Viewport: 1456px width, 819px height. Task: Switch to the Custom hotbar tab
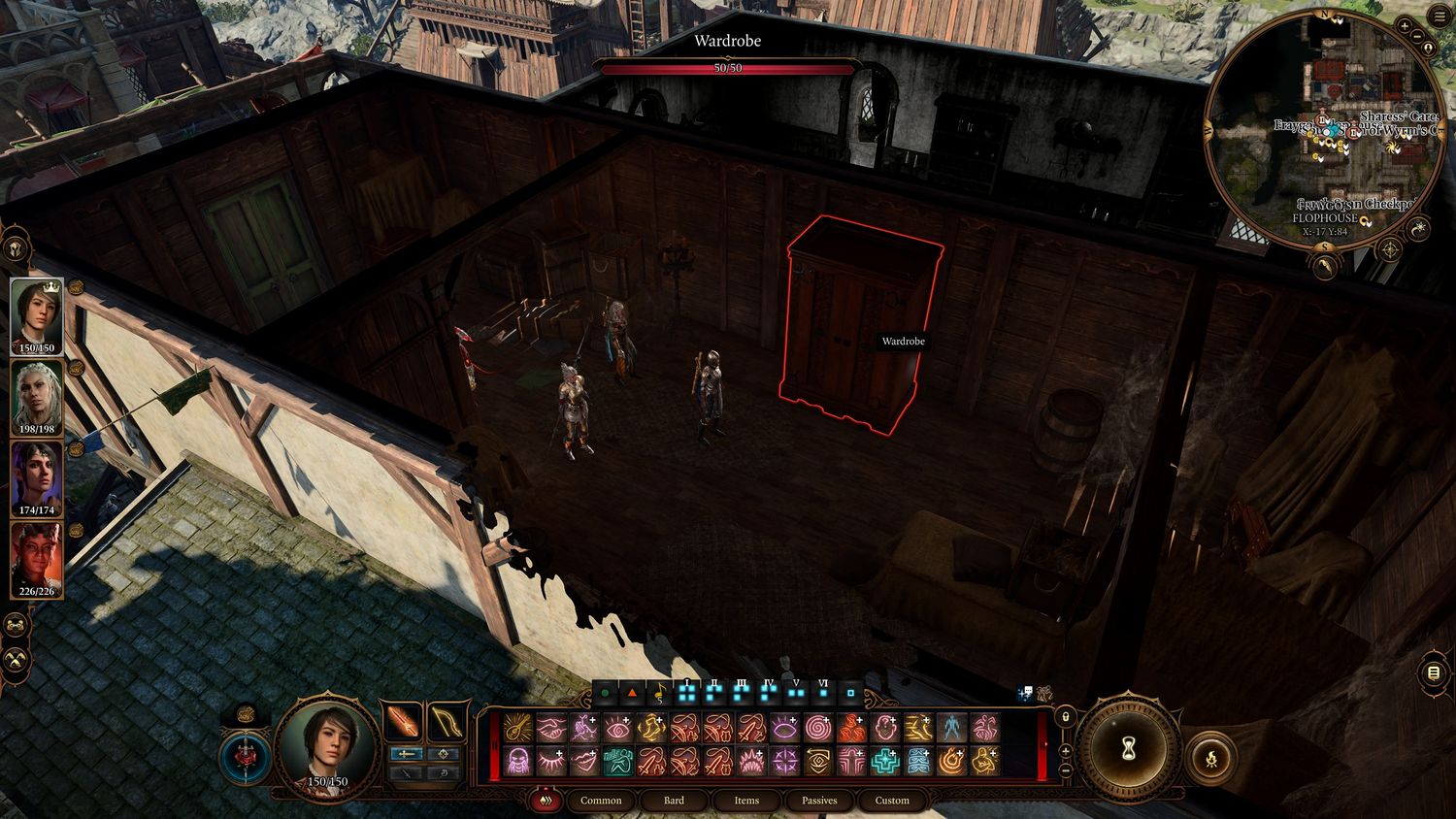[892, 801]
